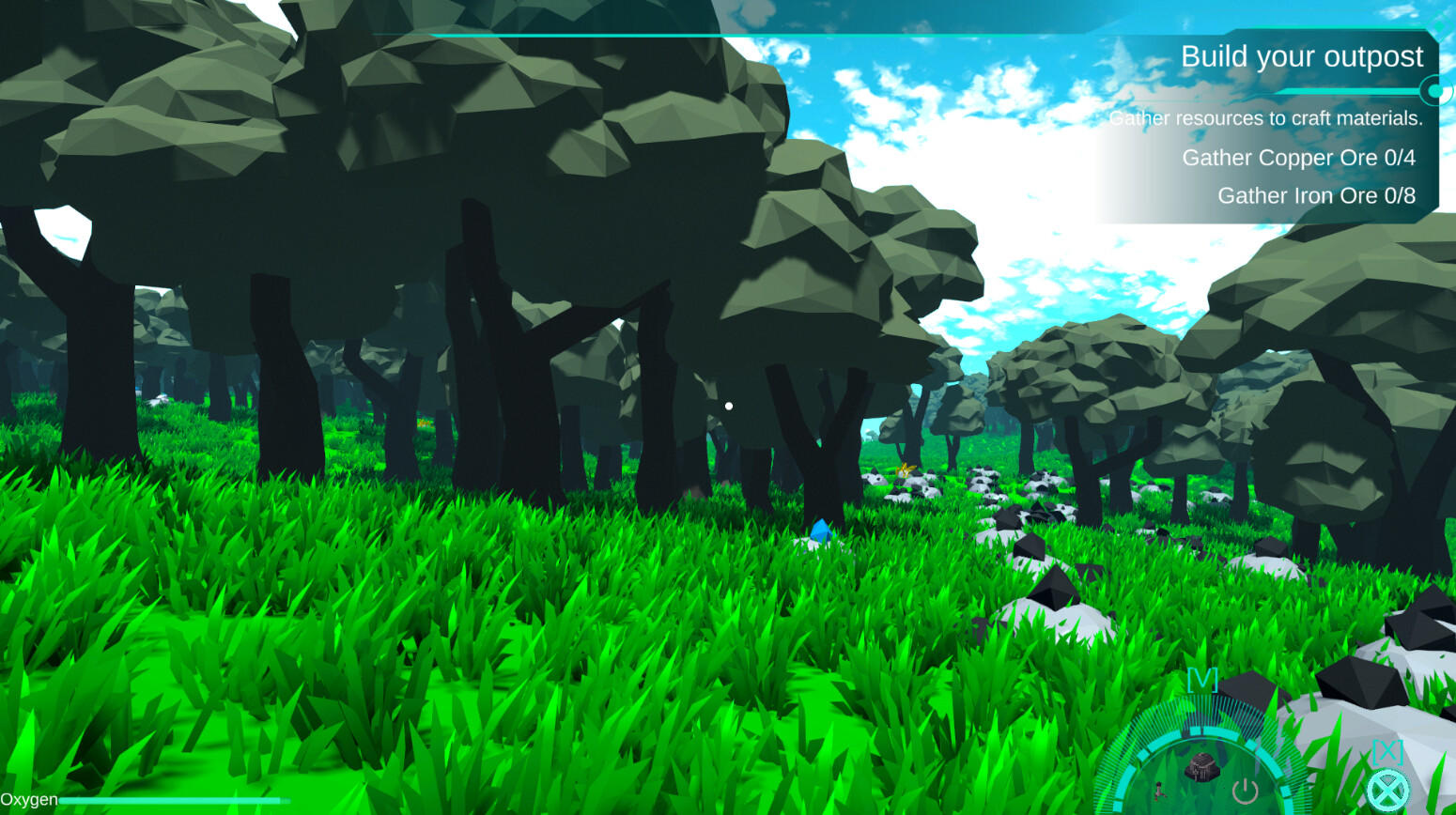Click the Gather Iron Ore 0/8 objective
1456x815 pixels.
[x=1315, y=195]
